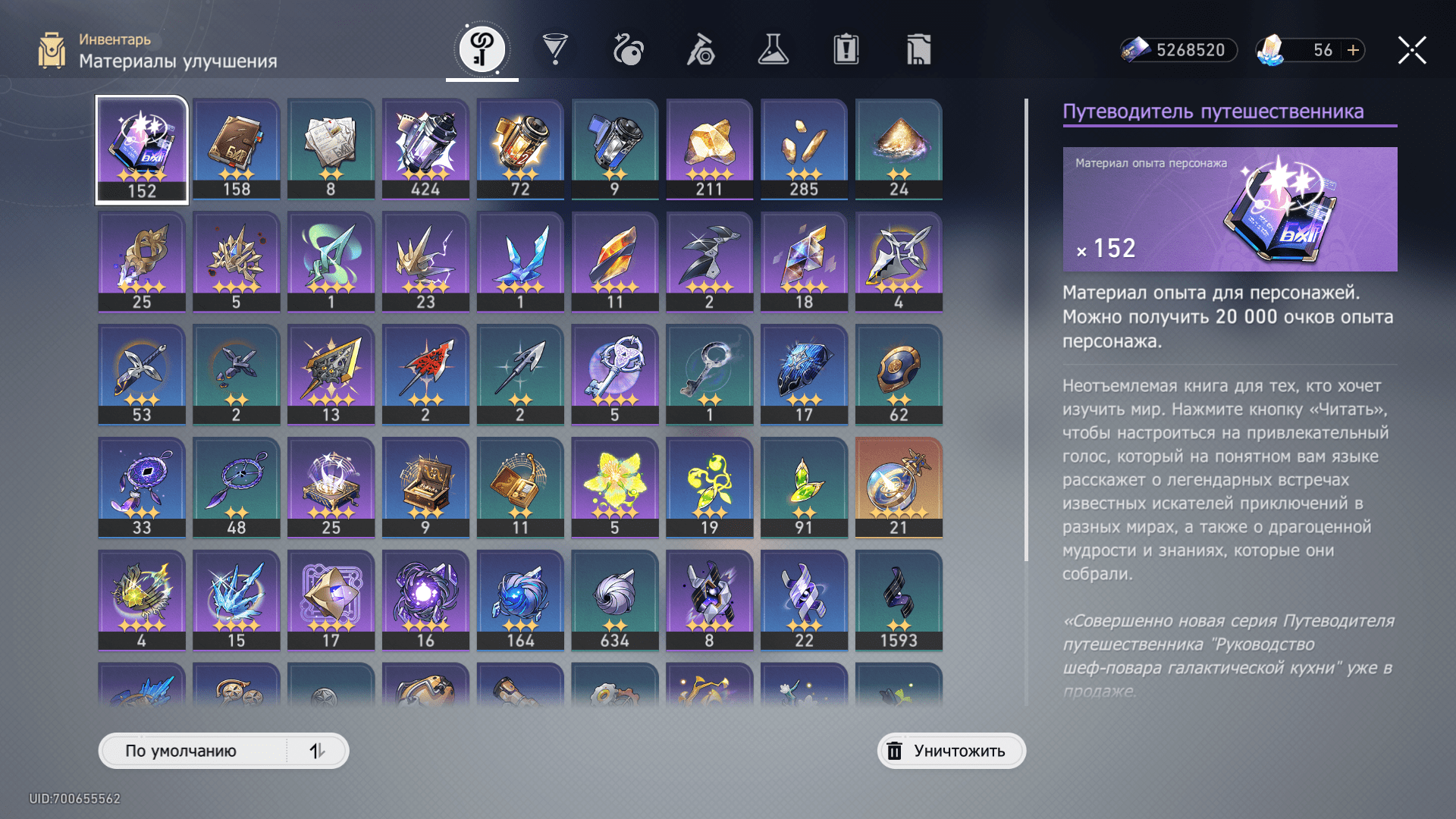Viewport: 1456px width, 819px height.
Task: Select the paper notes item with 8
Action: (331, 149)
